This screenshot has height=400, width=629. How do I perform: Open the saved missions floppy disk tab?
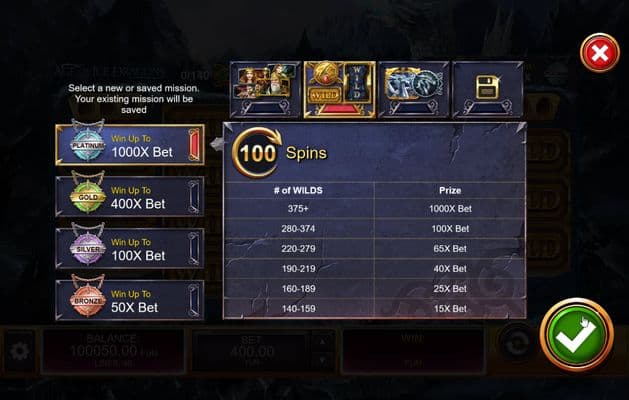click(487, 90)
